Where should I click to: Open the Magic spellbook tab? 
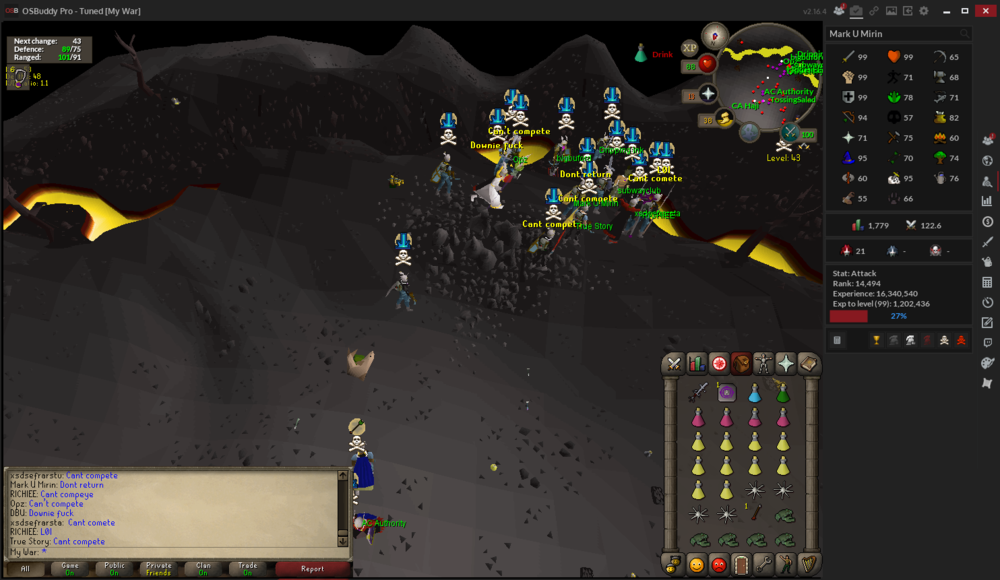pyautogui.click(x=808, y=364)
